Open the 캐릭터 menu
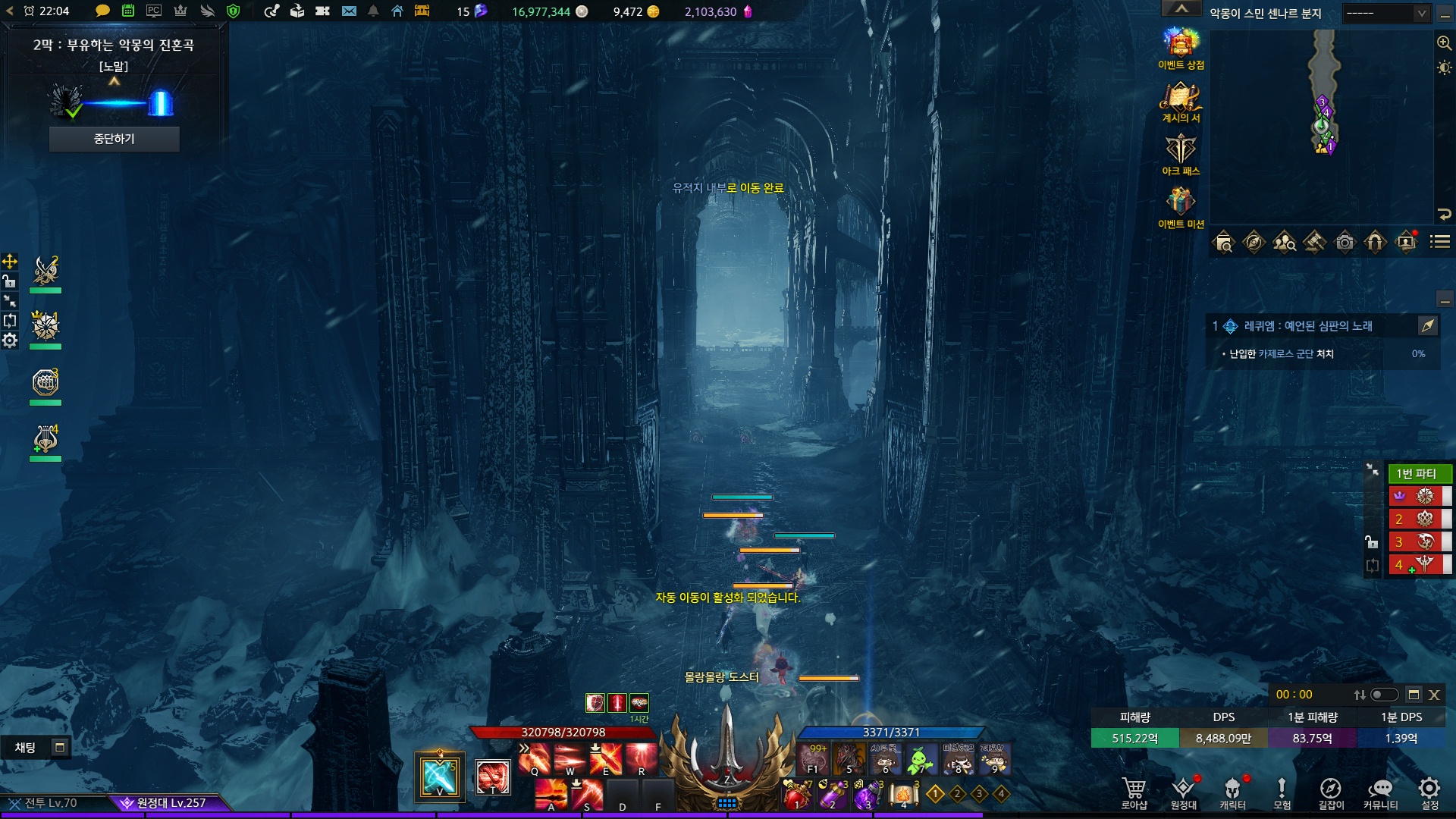This screenshot has width=1456, height=819. point(1232,792)
